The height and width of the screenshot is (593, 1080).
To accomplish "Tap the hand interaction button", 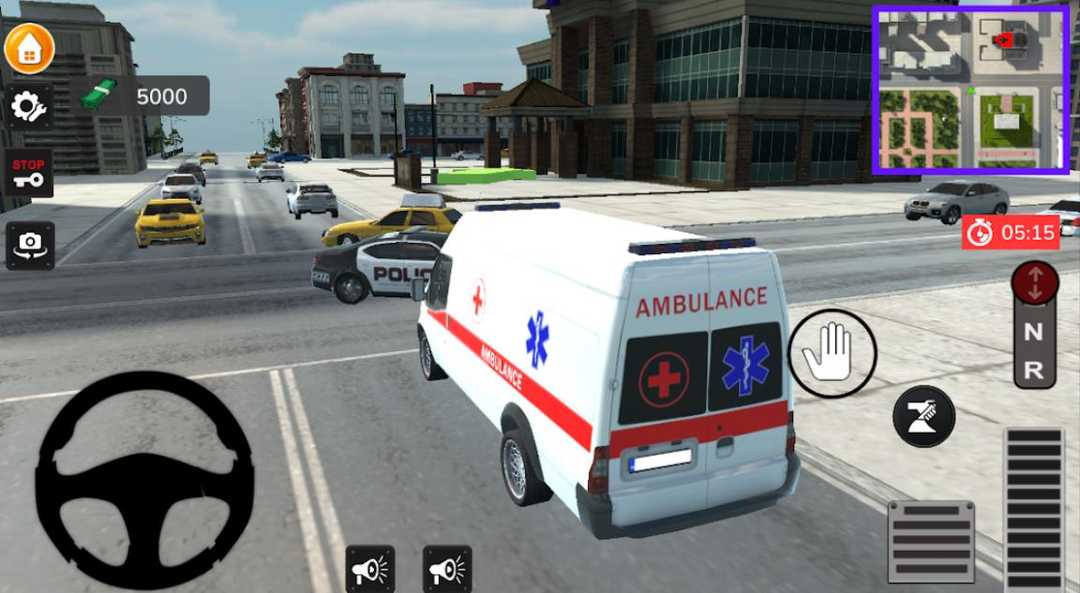I will pyautogui.click(x=832, y=353).
